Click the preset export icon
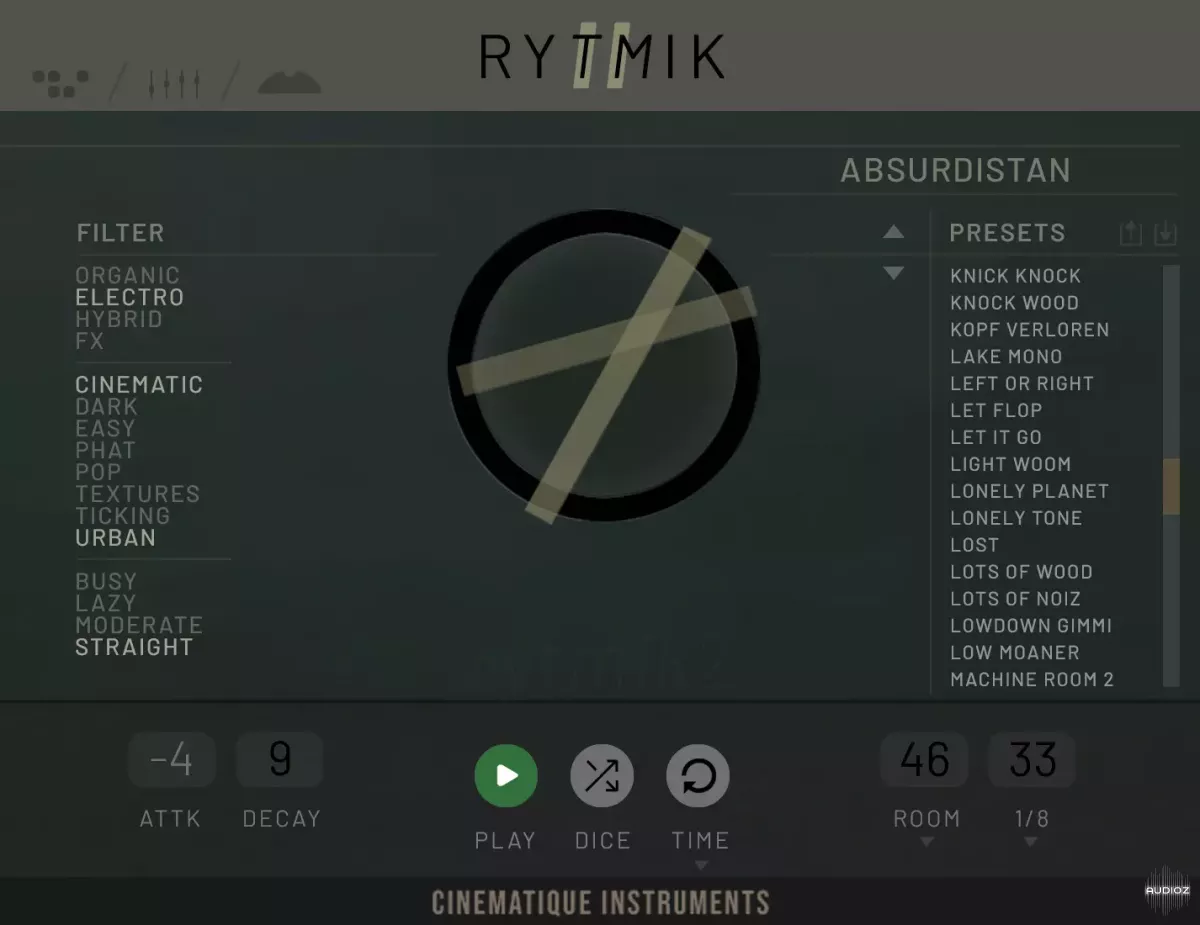 (x=1130, y=234)
